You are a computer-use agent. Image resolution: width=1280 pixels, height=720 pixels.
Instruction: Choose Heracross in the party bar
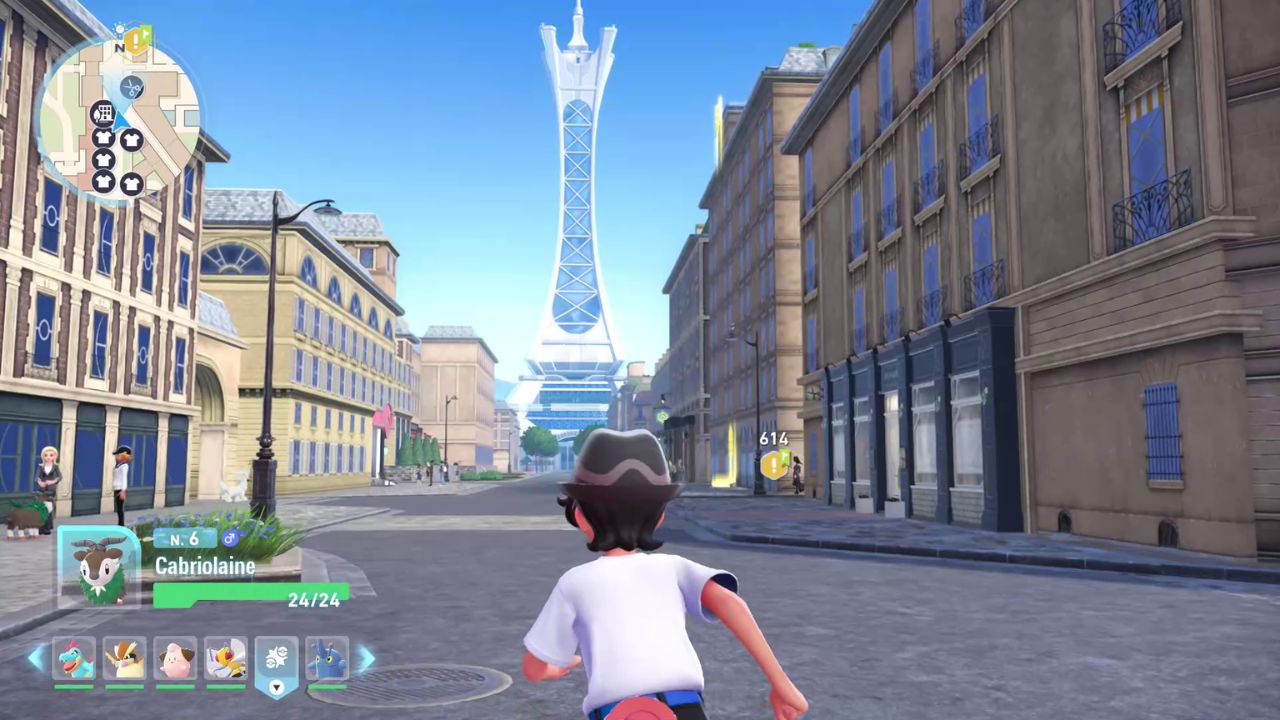coord(327,659)
